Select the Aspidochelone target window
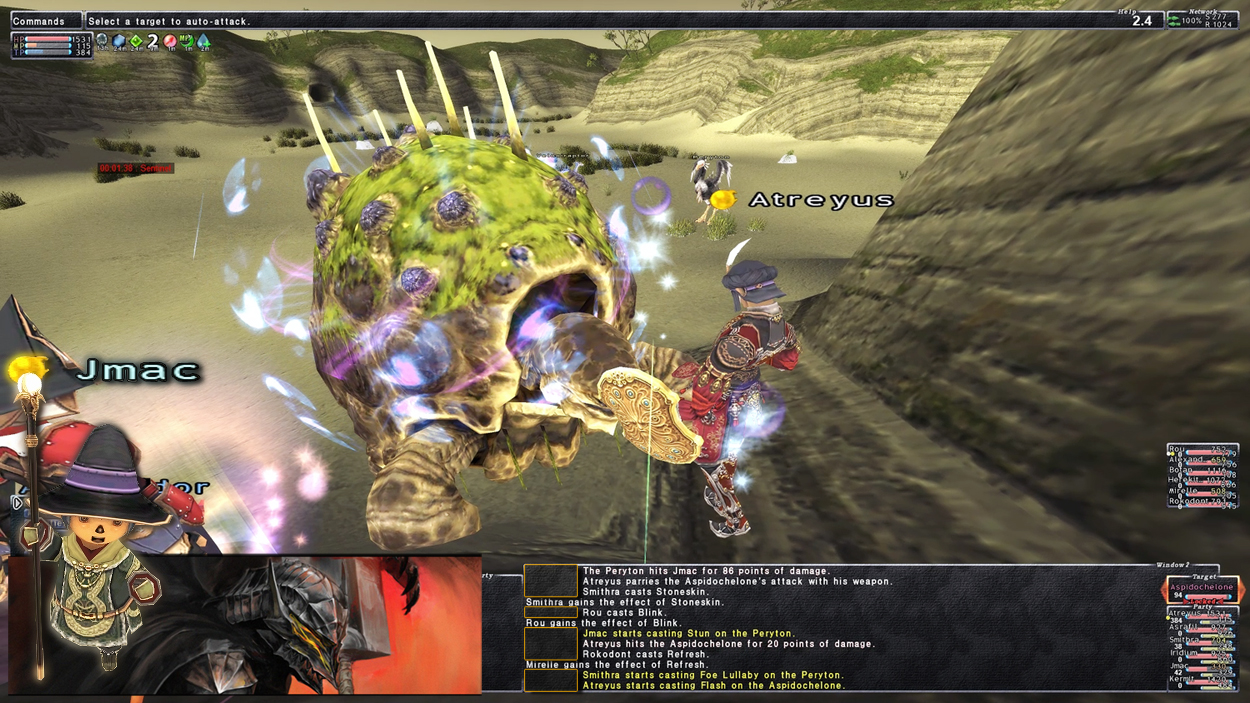Viewport: 1250px width, 703px height. point(1202,589)
